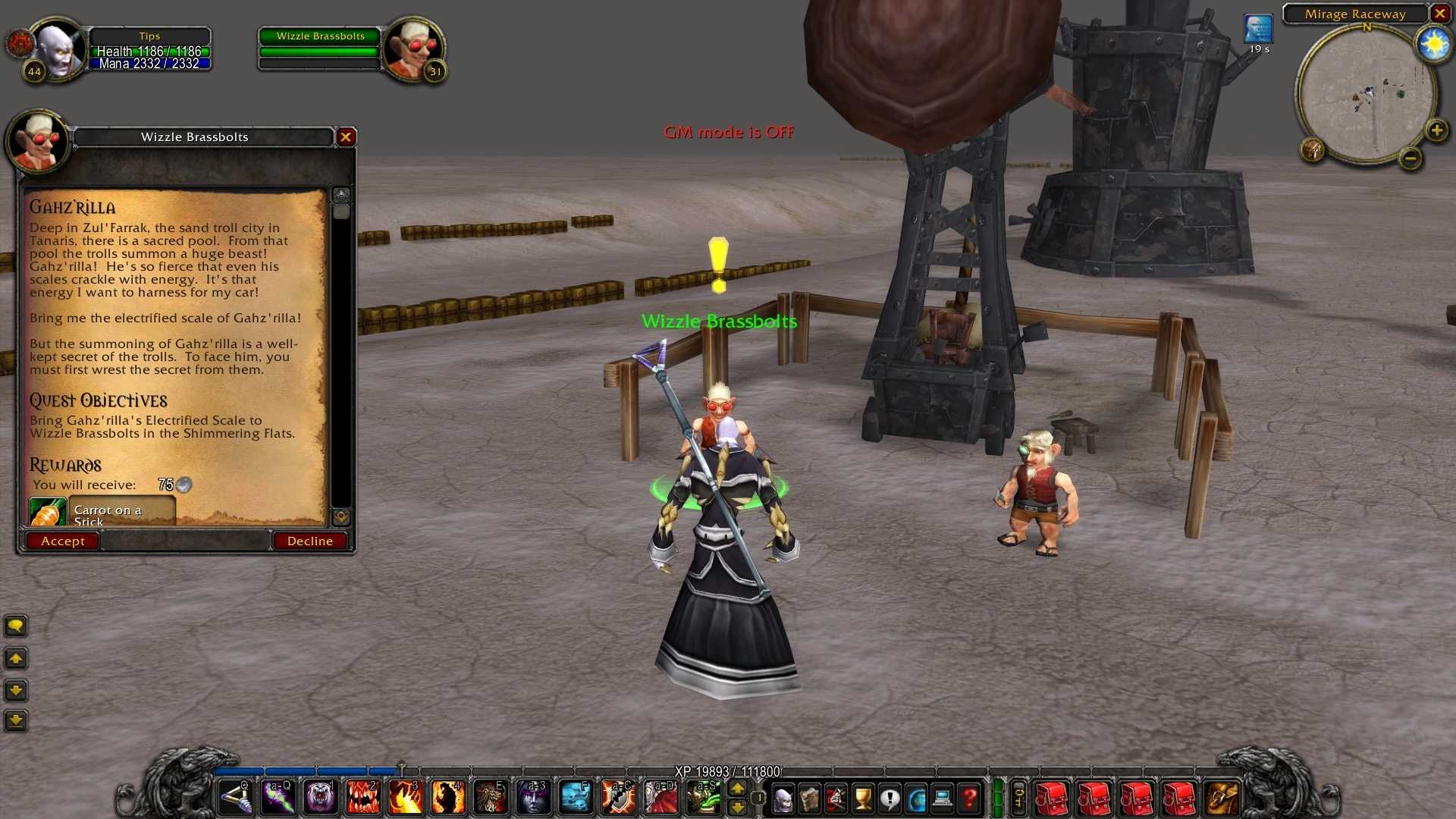
Task: Close the Mirage Raceway minimap
Action: point(1439,14)
